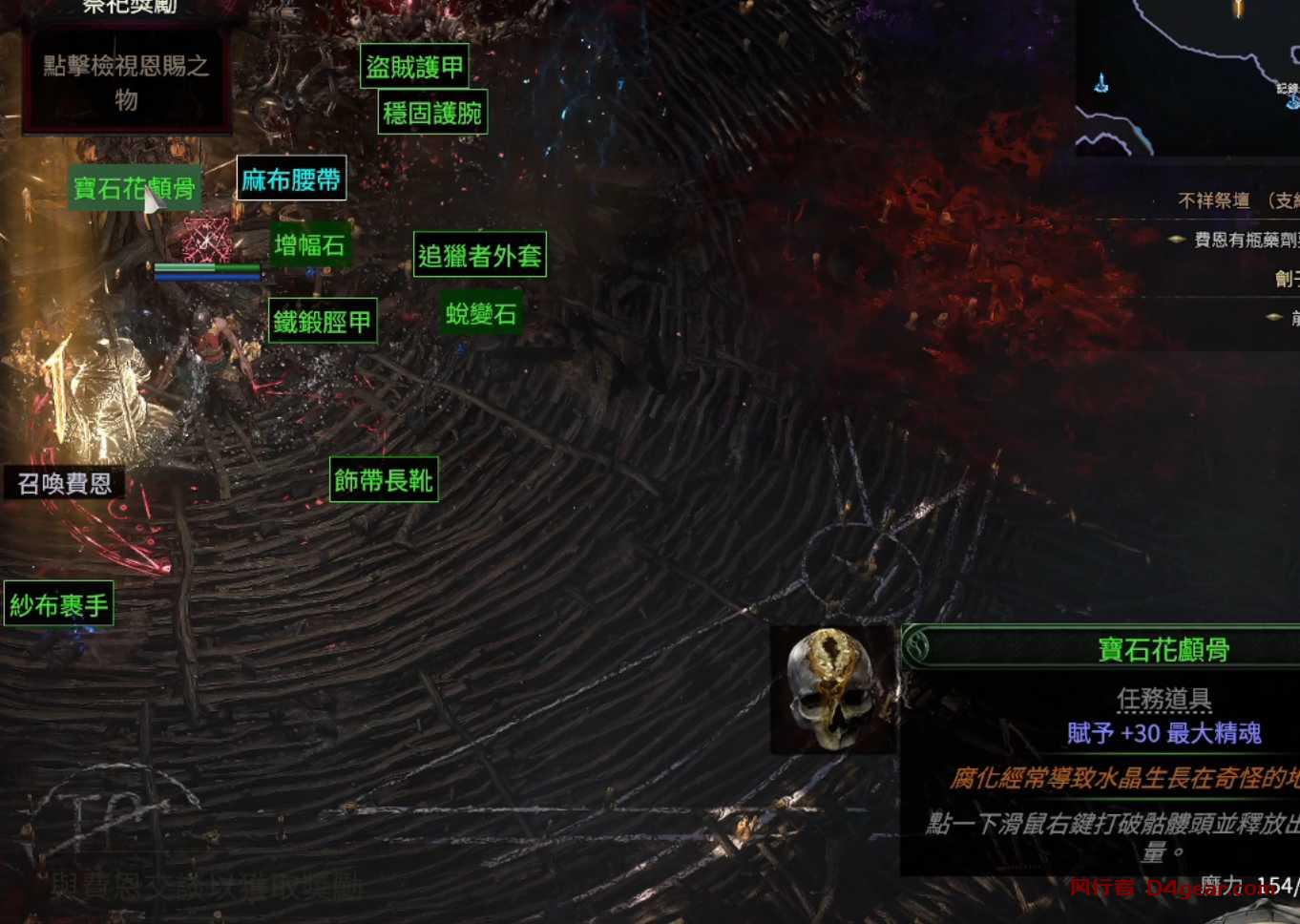Select the 寶石花顱骨 loot label
The image size is (1300, 924).
(134, 188)
